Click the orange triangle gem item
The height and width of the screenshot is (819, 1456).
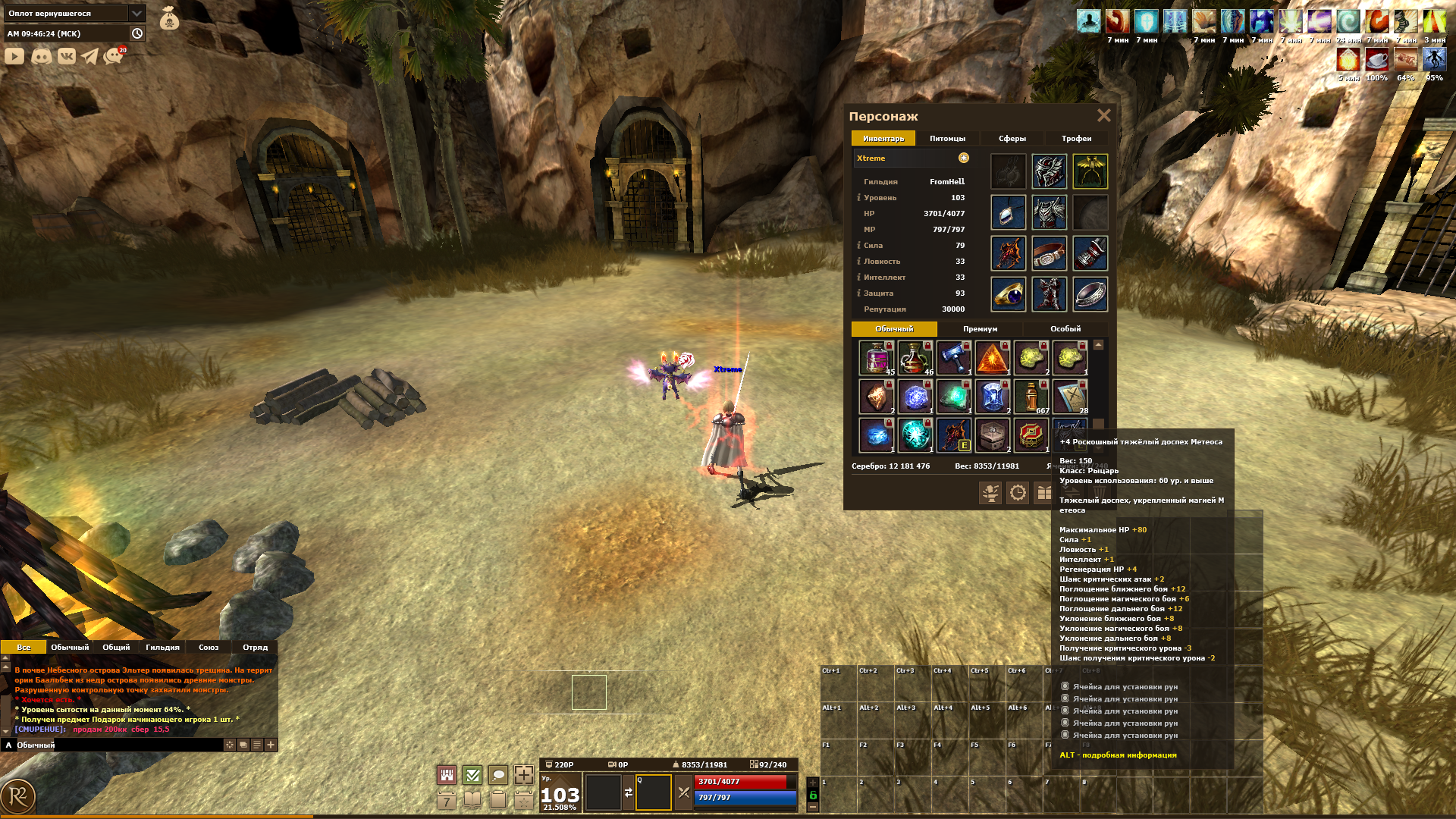pyautogui.click(x=992, y=357)
